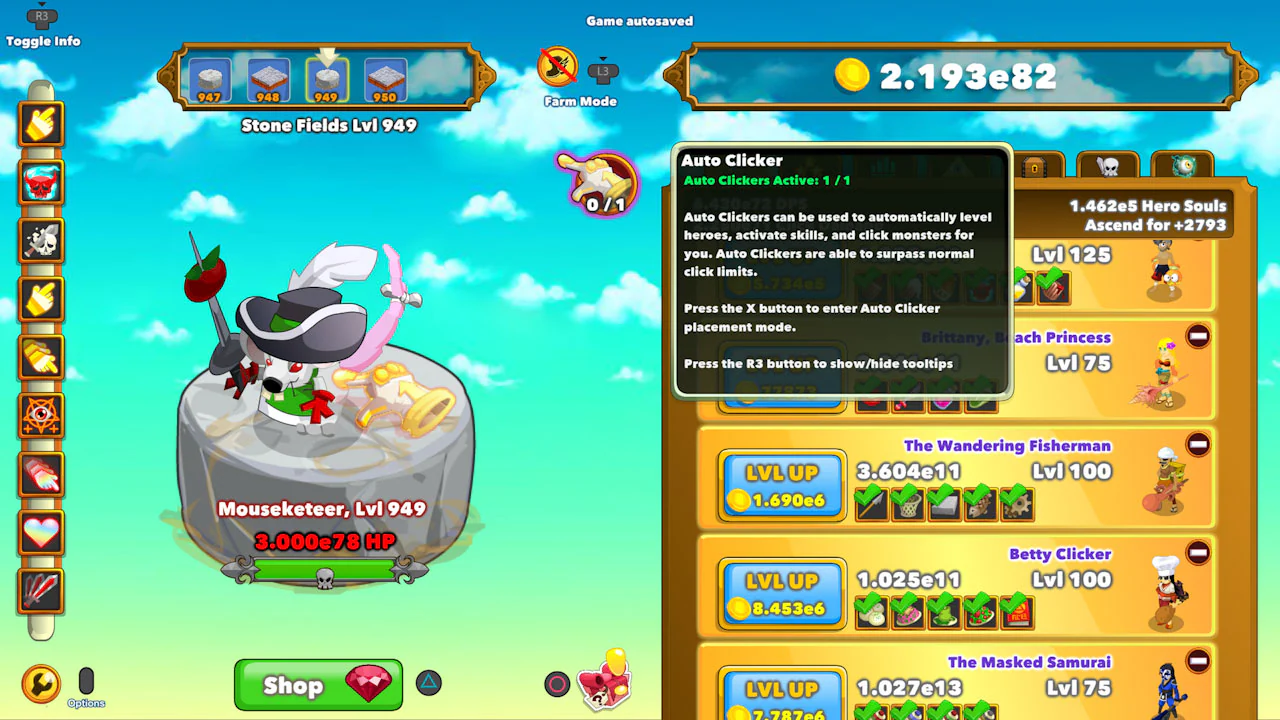Image resolution: width=1280 pixels, height=720 pixels.
Task: Select zone 950 thumbnail
Action: pyautogui.click(x=385, y=79)
